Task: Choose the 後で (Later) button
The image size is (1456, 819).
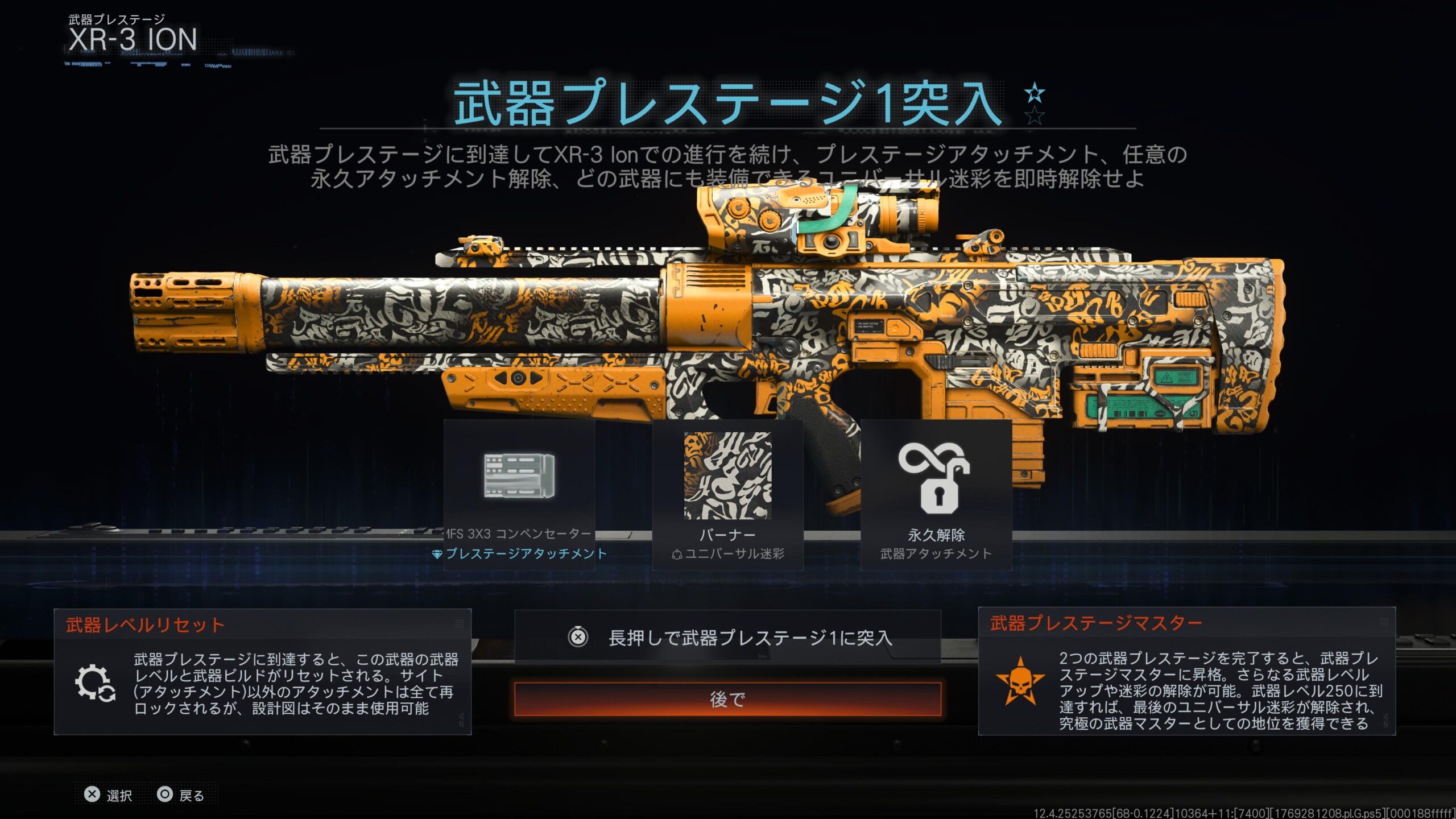Action: pyautogui.click(x=727, y=699)
